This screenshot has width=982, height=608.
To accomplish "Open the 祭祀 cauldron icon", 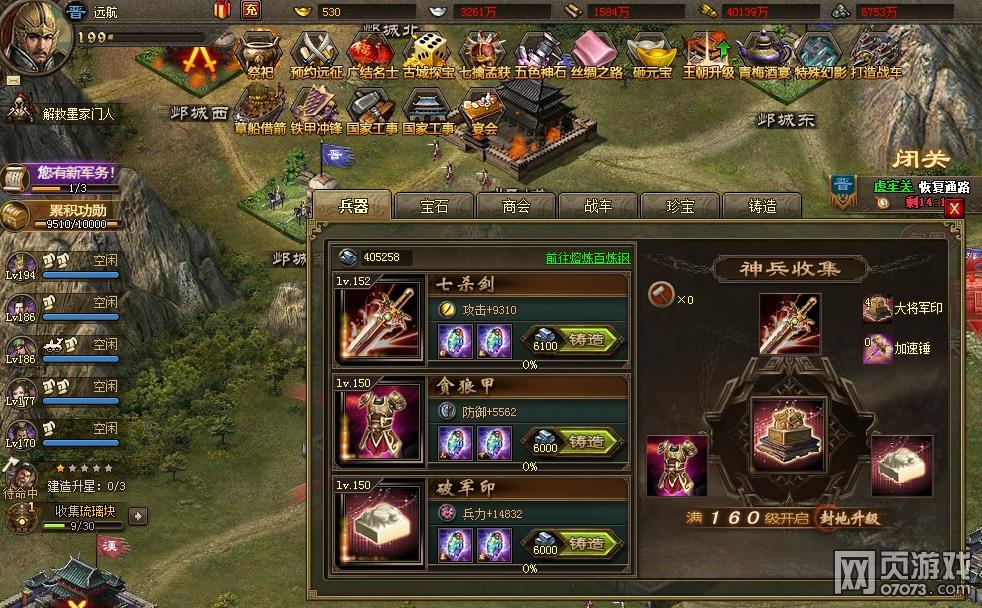I will [x=260, y=54].
